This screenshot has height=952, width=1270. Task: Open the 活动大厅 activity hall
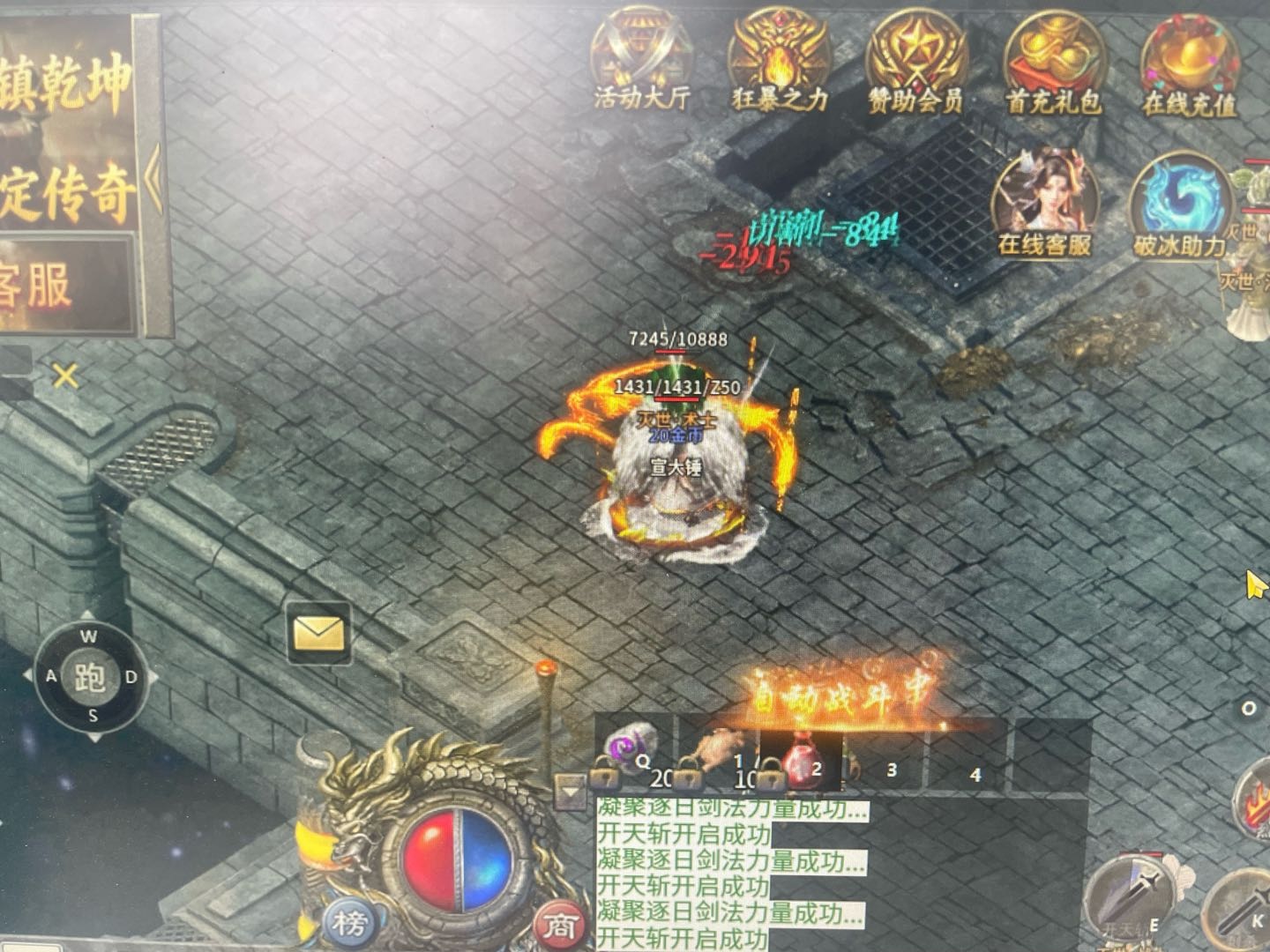tap(641, 60)
